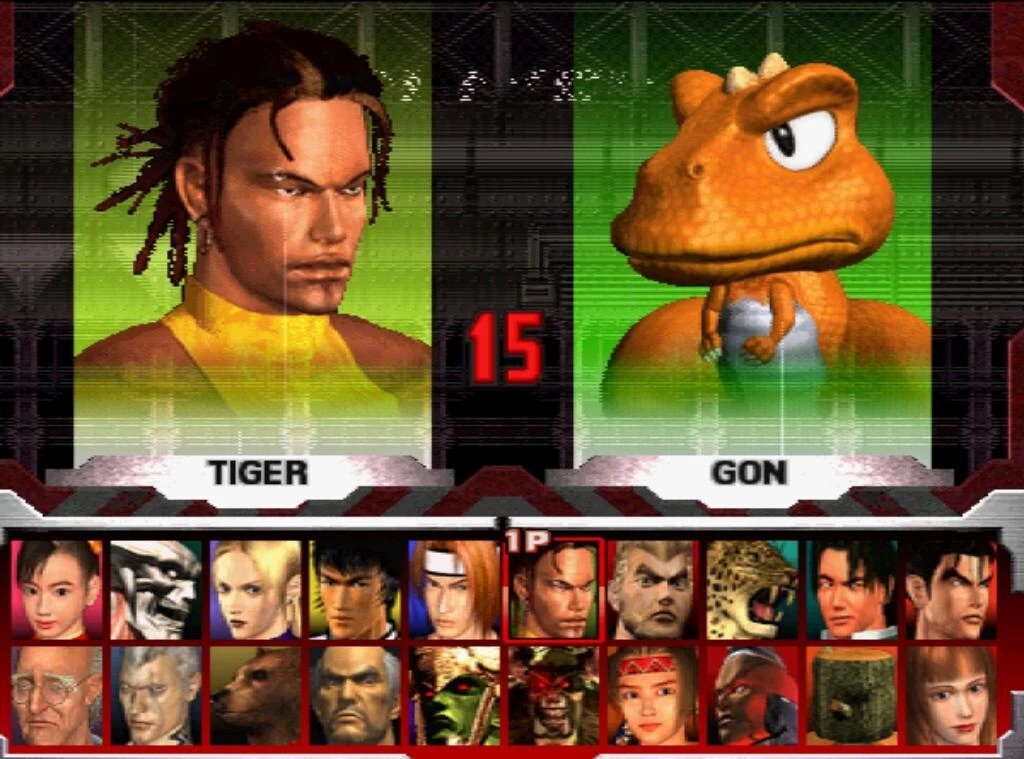Select Lei's portrait on teal background
The height and width of the screenshot is (759, 1024).
click(x=851, y=589)
